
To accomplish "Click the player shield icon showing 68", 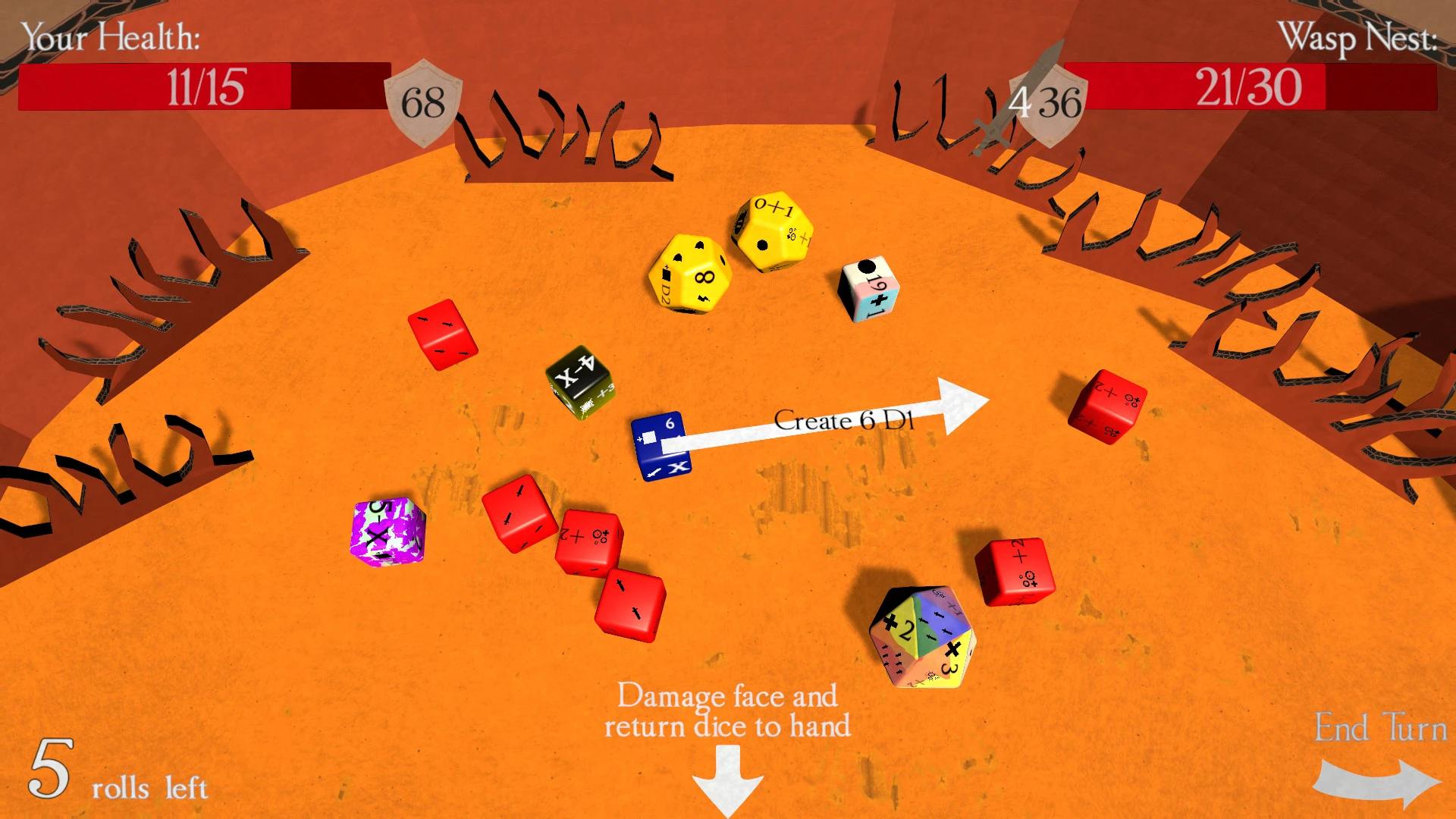I will (425, 96).
